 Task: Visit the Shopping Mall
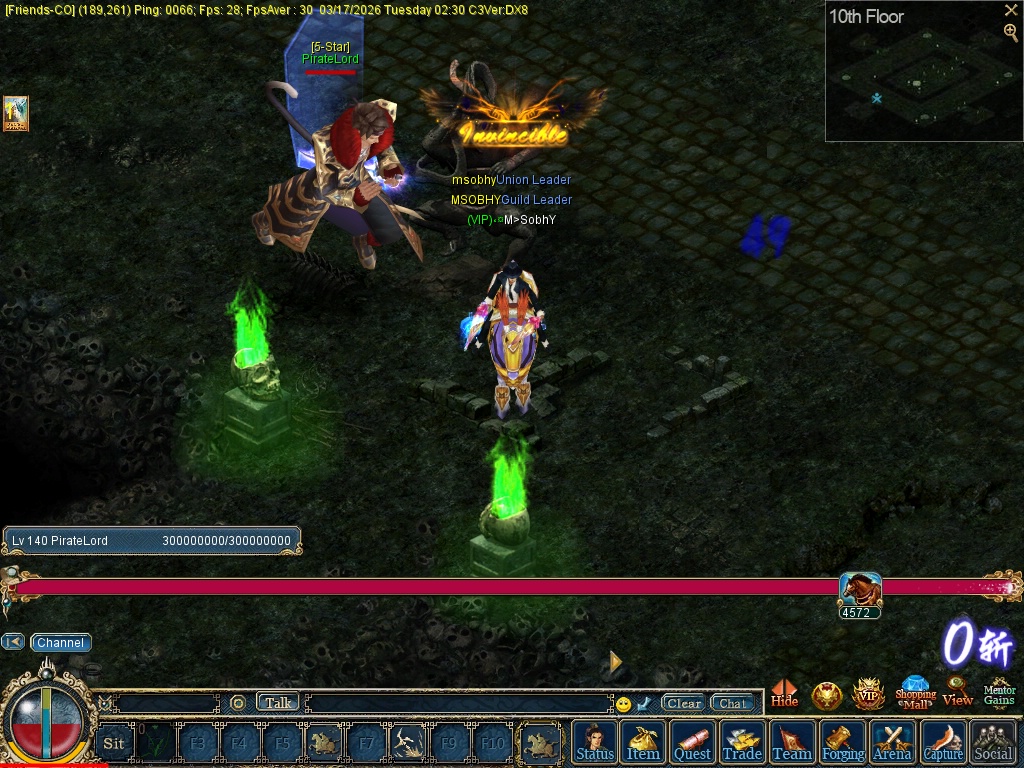[x=915, y=692]
